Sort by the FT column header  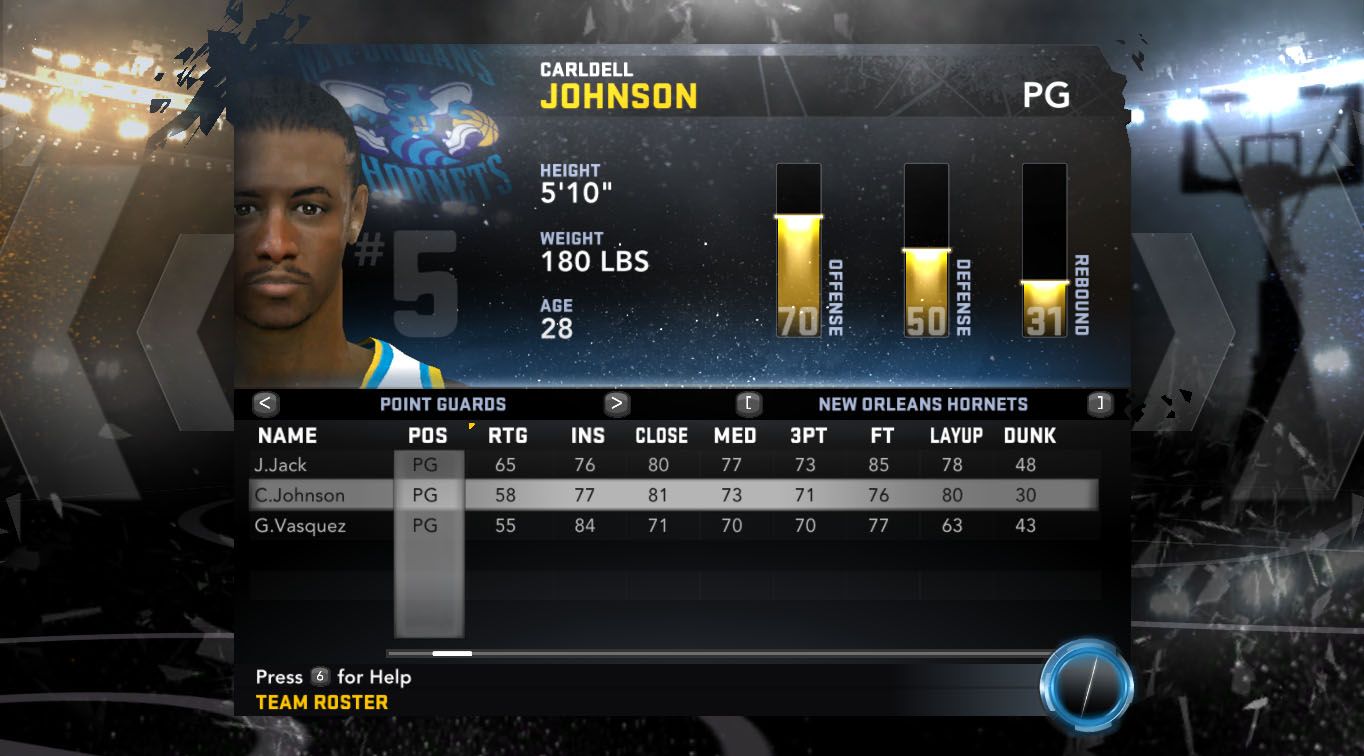coord(881,436)
